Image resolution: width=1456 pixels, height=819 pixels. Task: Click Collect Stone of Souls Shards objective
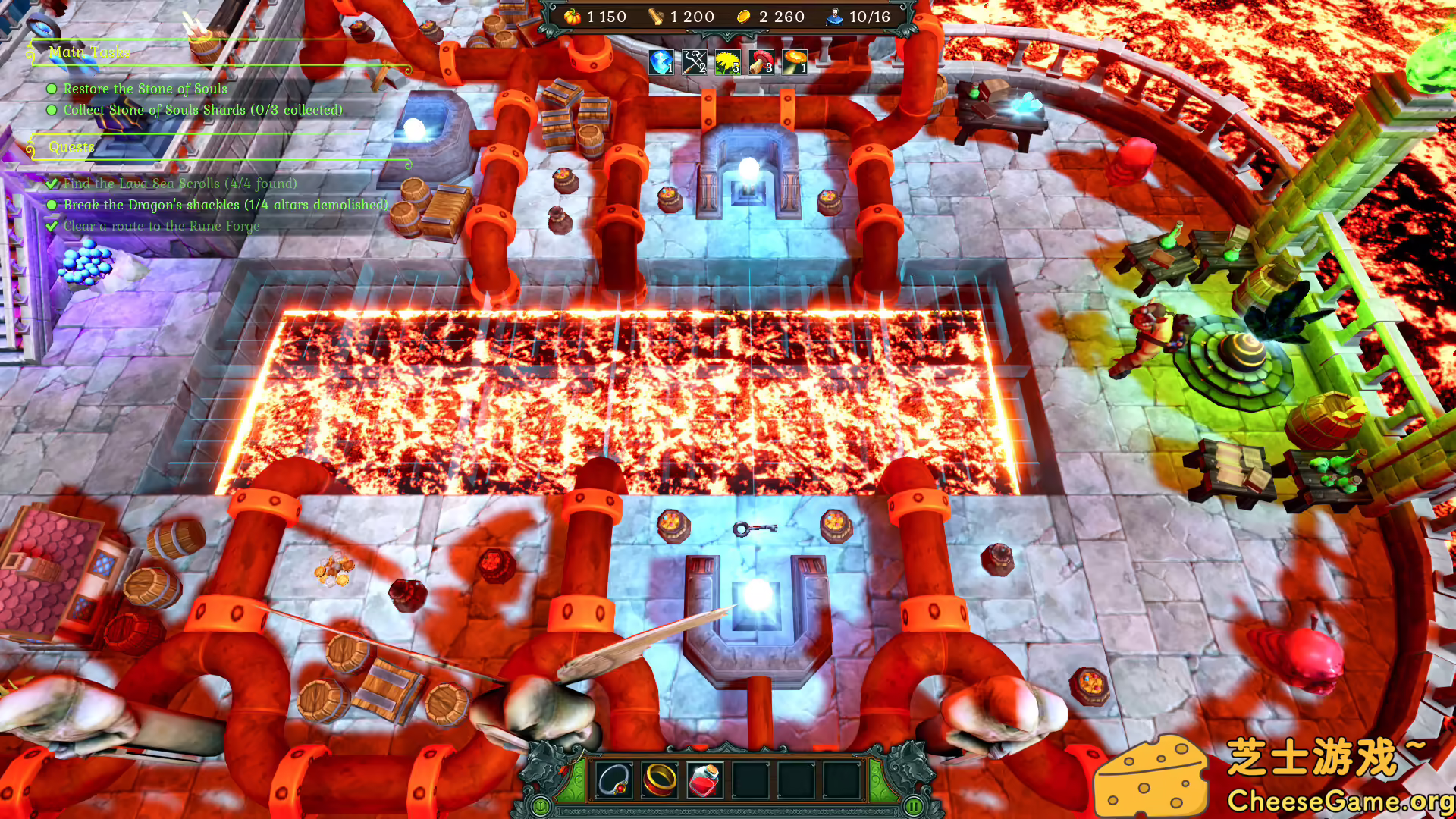tap(202, 111)
